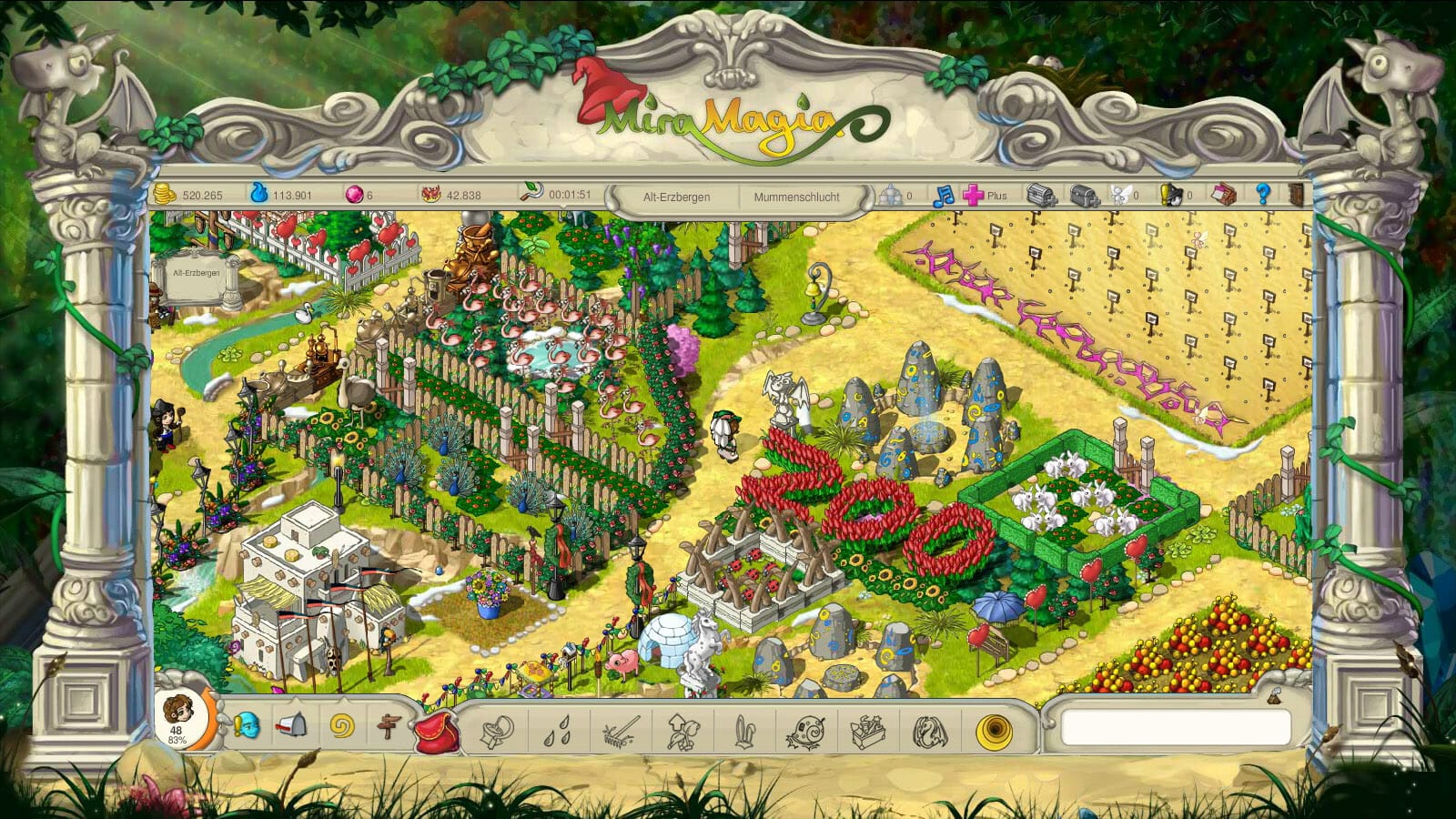Open the first treasure chest icon
Viewport: 1456px width, 819px height.
pyautogui.click(x=1042, y=195)
